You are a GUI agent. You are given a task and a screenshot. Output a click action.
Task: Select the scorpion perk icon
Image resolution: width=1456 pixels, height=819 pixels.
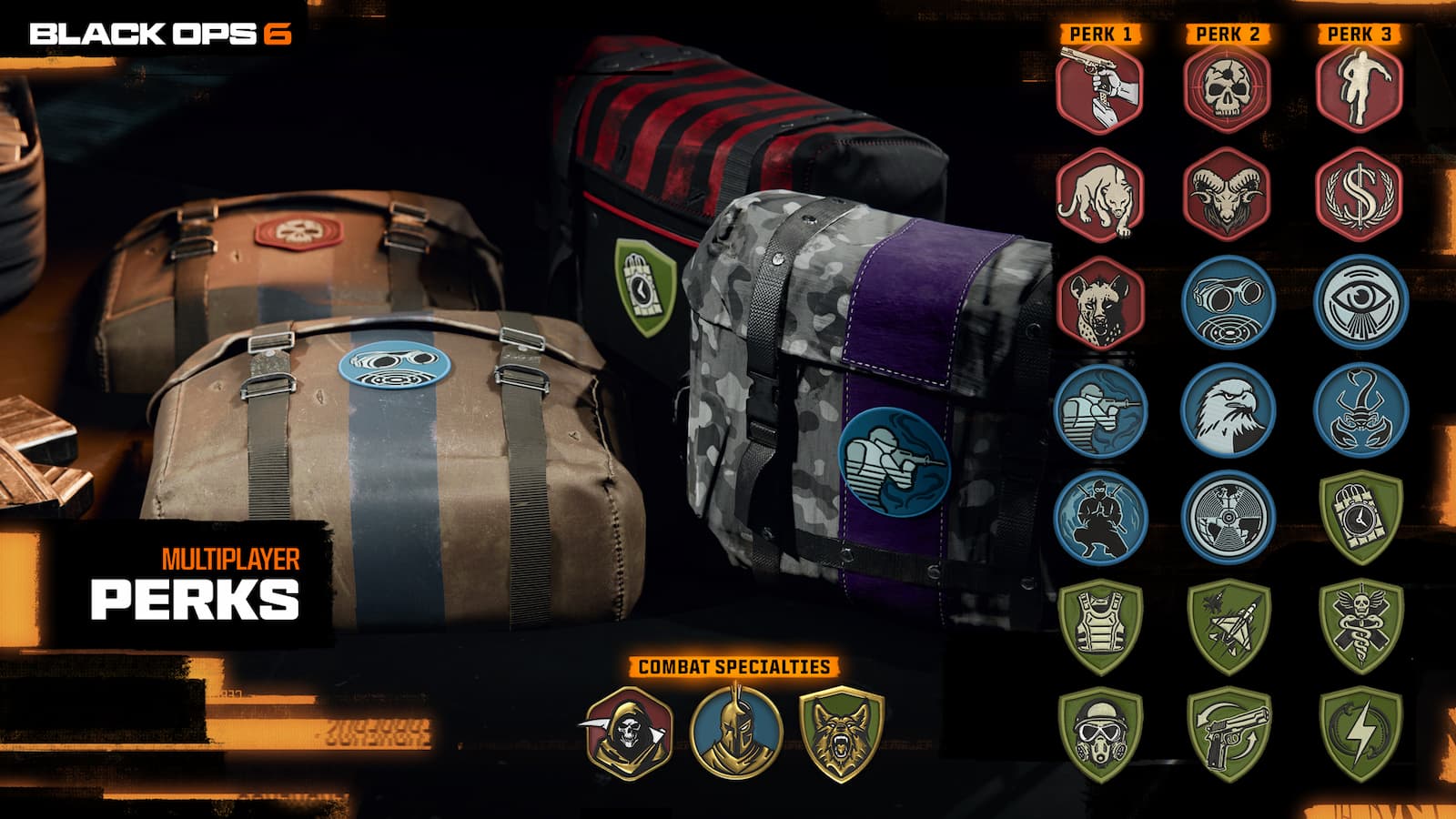click(x=1360, y=410)
